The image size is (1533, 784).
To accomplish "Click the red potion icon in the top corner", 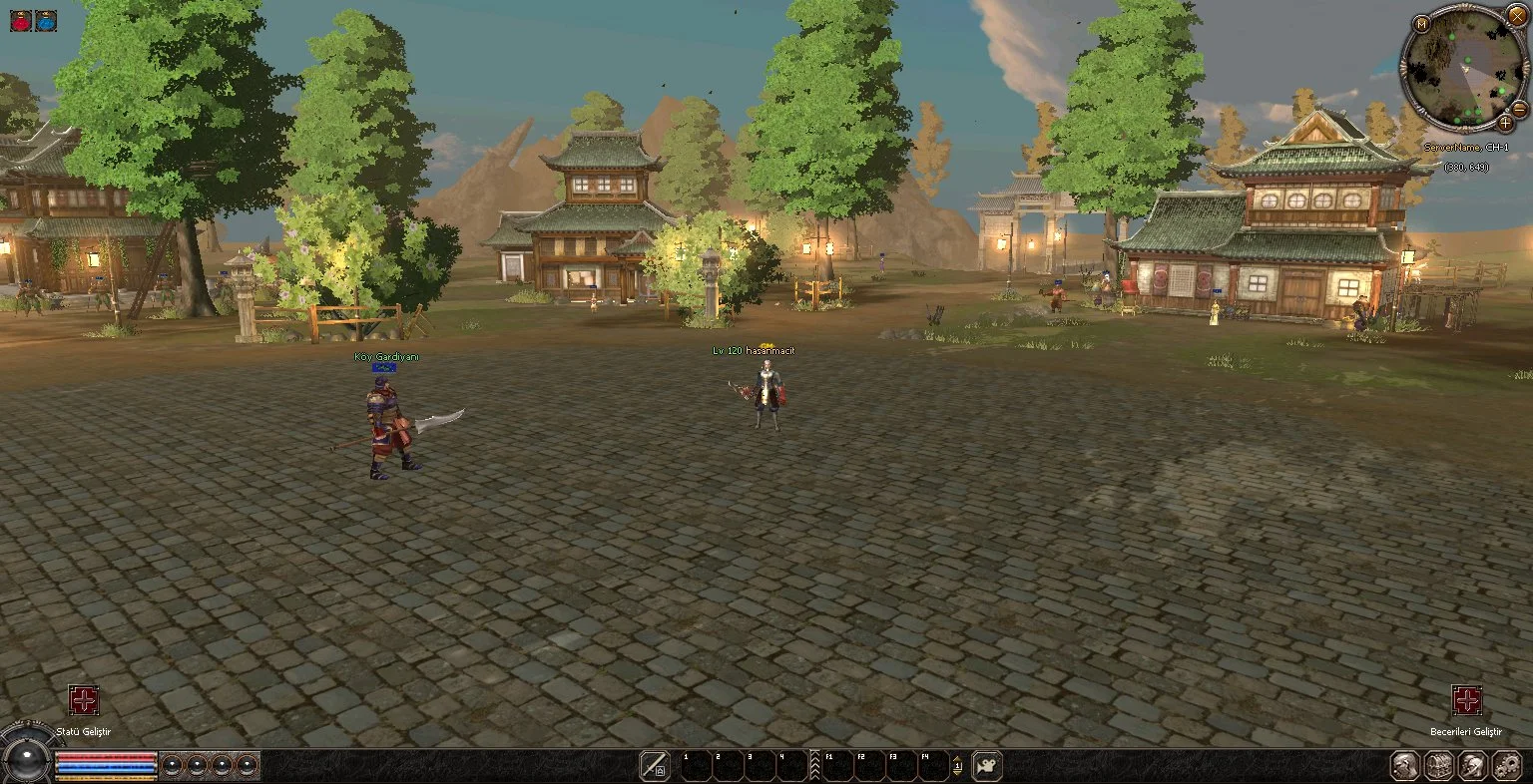I will (21, 20).
